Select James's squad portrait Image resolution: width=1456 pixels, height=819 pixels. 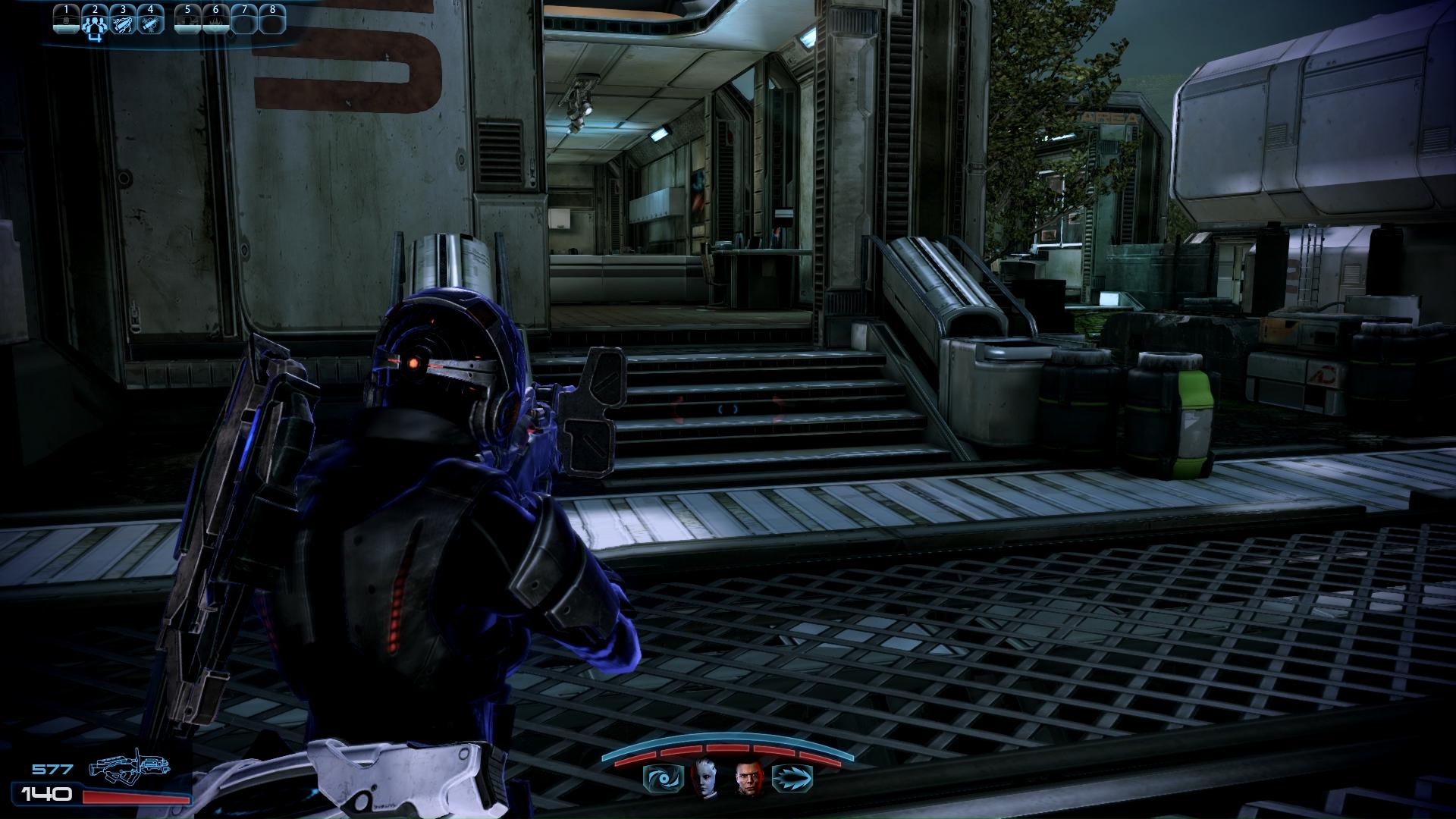point(748,777)
